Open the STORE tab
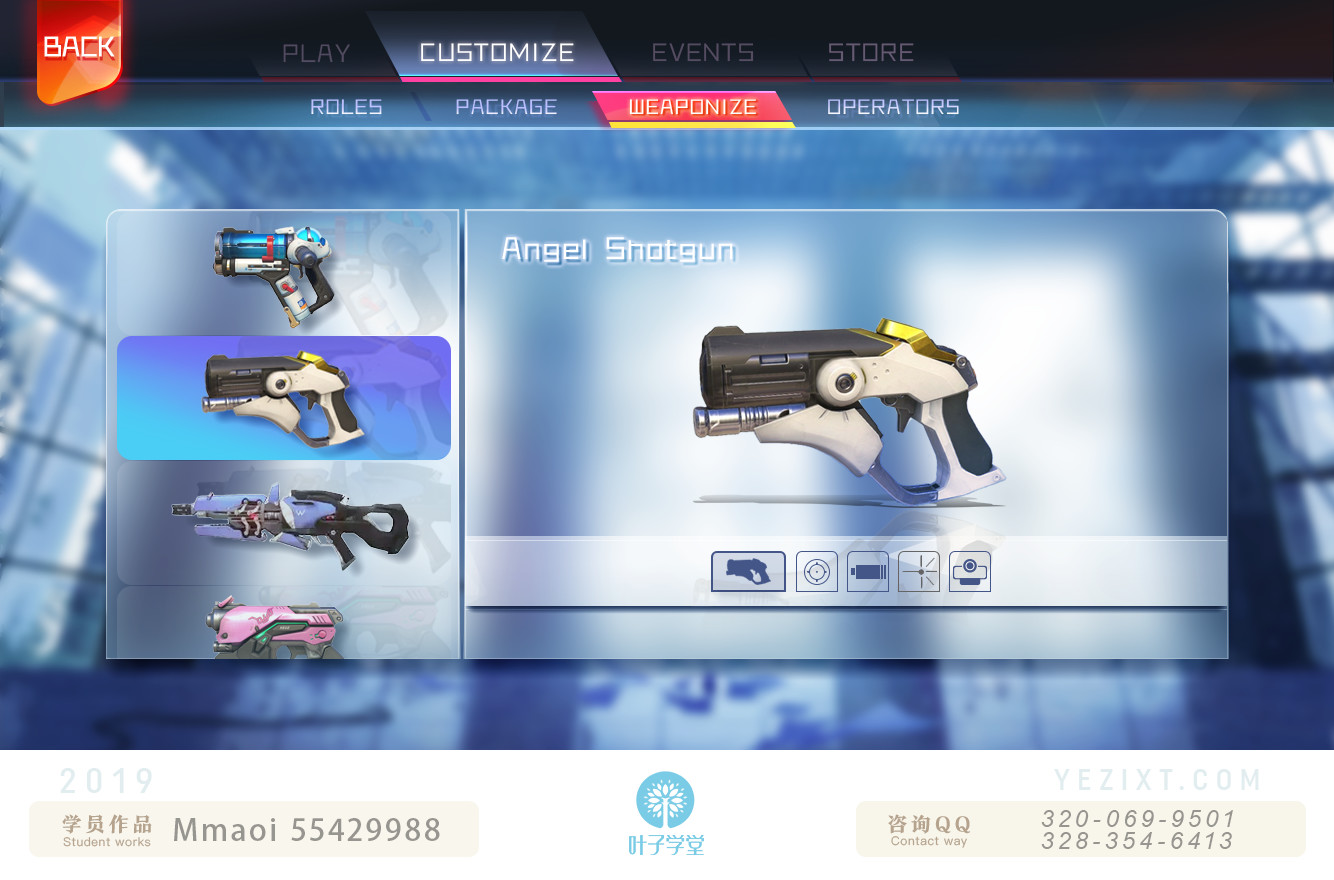Viewport: 1334px width, 880px height. tap(871, 53)
